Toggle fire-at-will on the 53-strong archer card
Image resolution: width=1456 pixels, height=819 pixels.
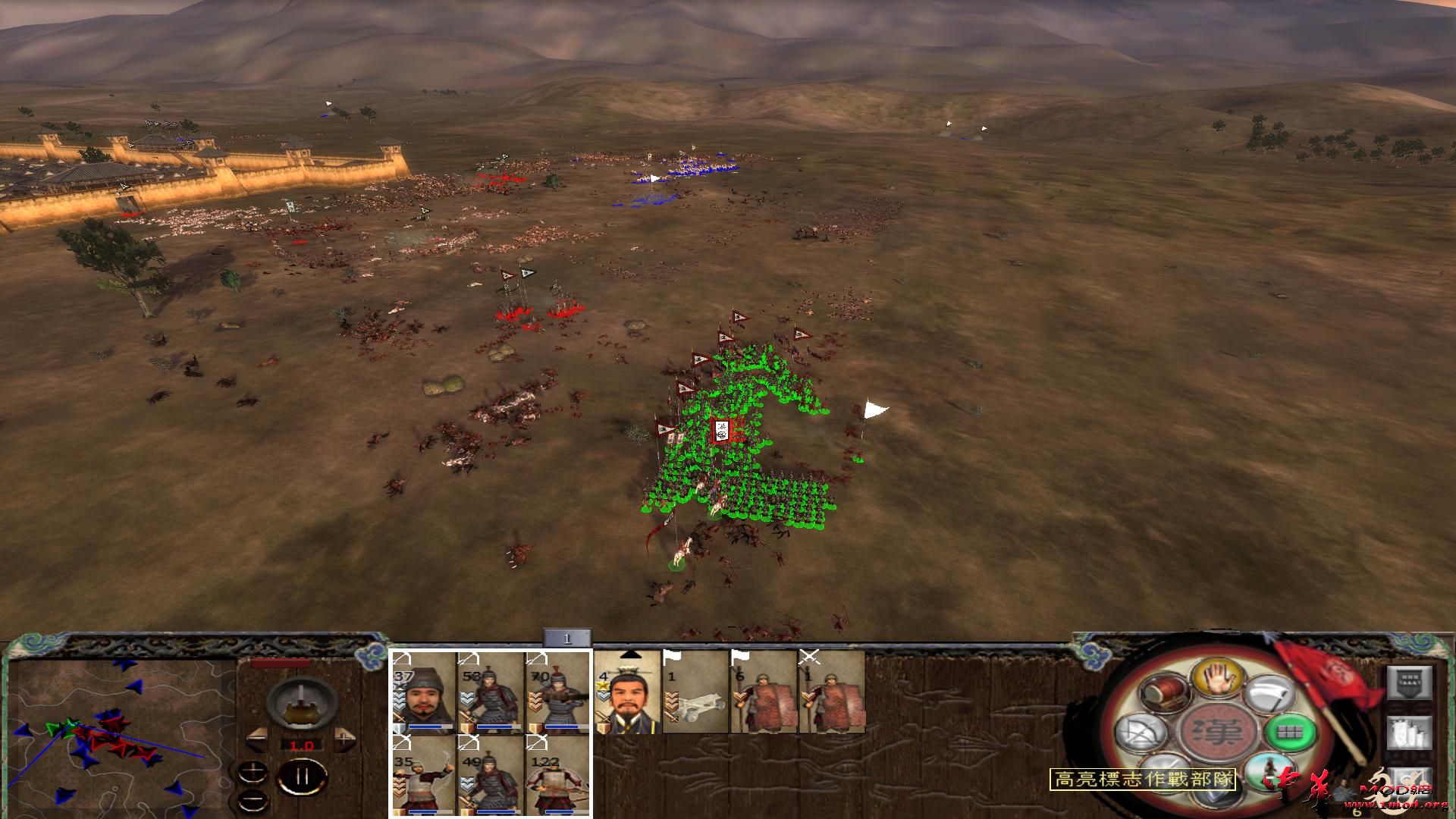coord(469,659)
